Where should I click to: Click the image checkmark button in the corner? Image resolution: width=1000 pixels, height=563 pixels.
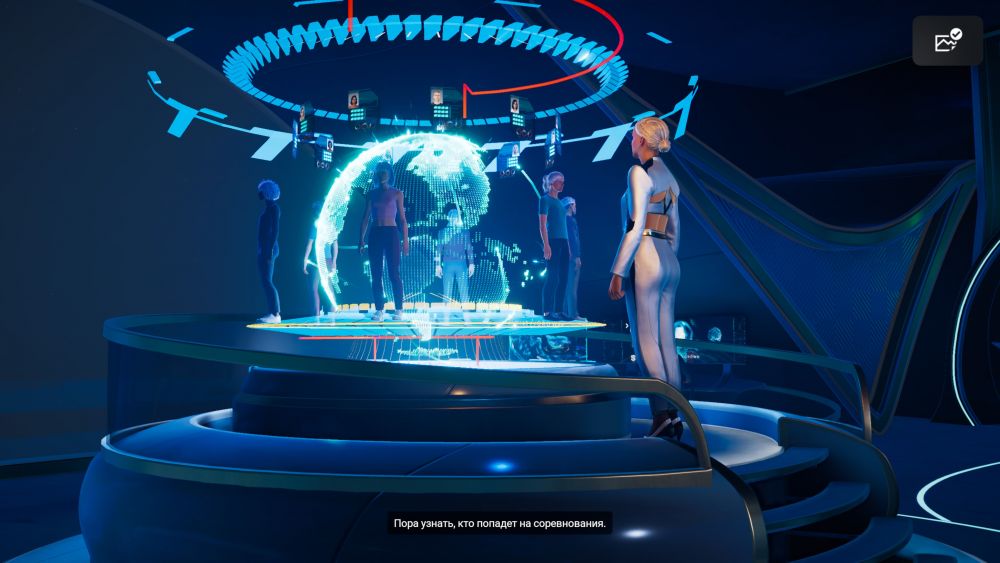[947, 41]
